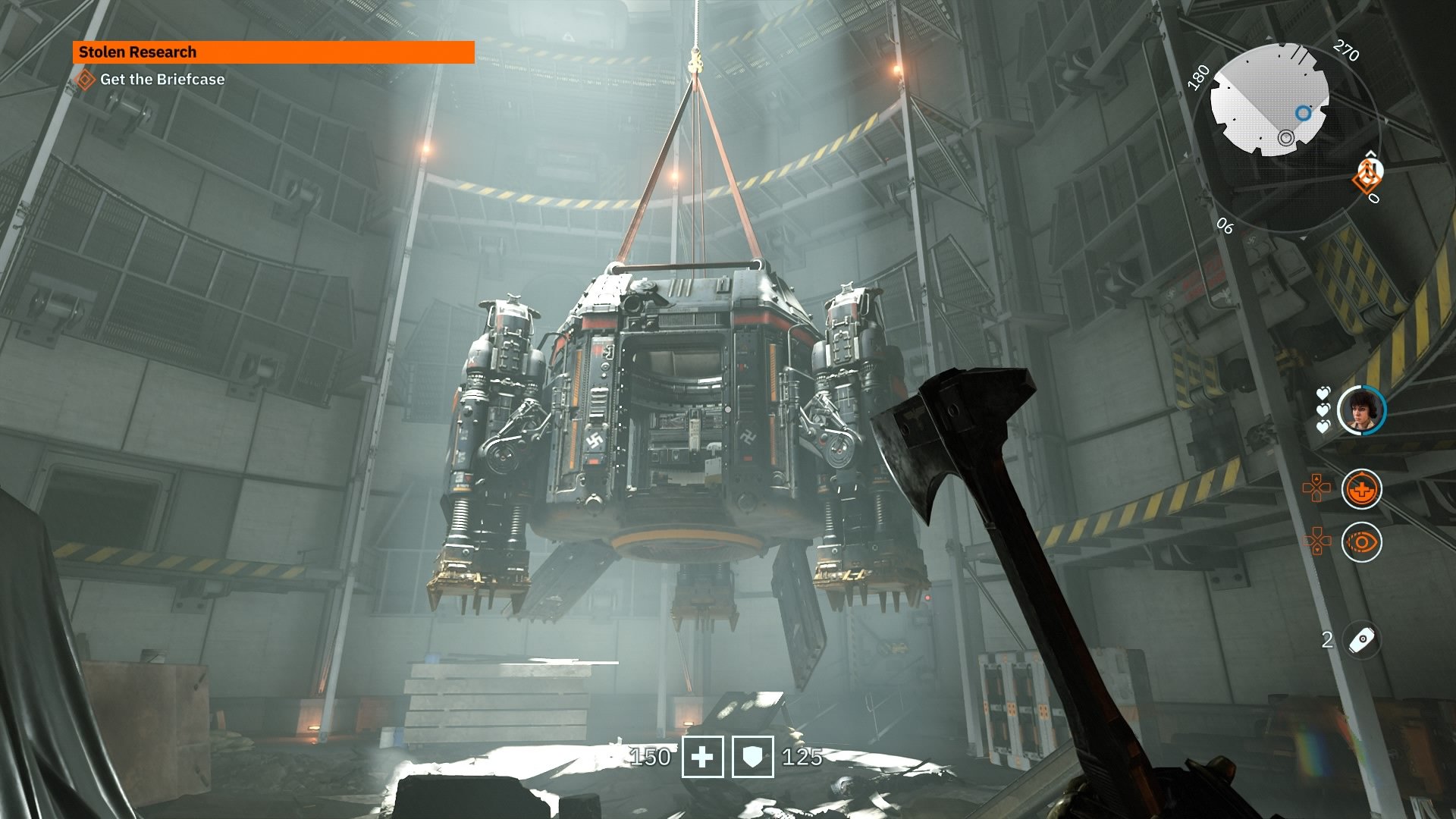Click the health cross icon
Screen dimensions: 1456x819
702,757
